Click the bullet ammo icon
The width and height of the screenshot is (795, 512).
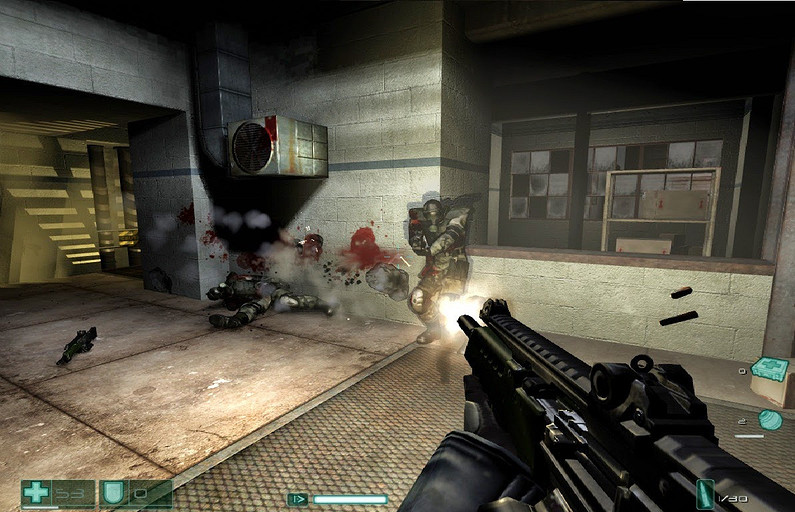pos(706,494)
